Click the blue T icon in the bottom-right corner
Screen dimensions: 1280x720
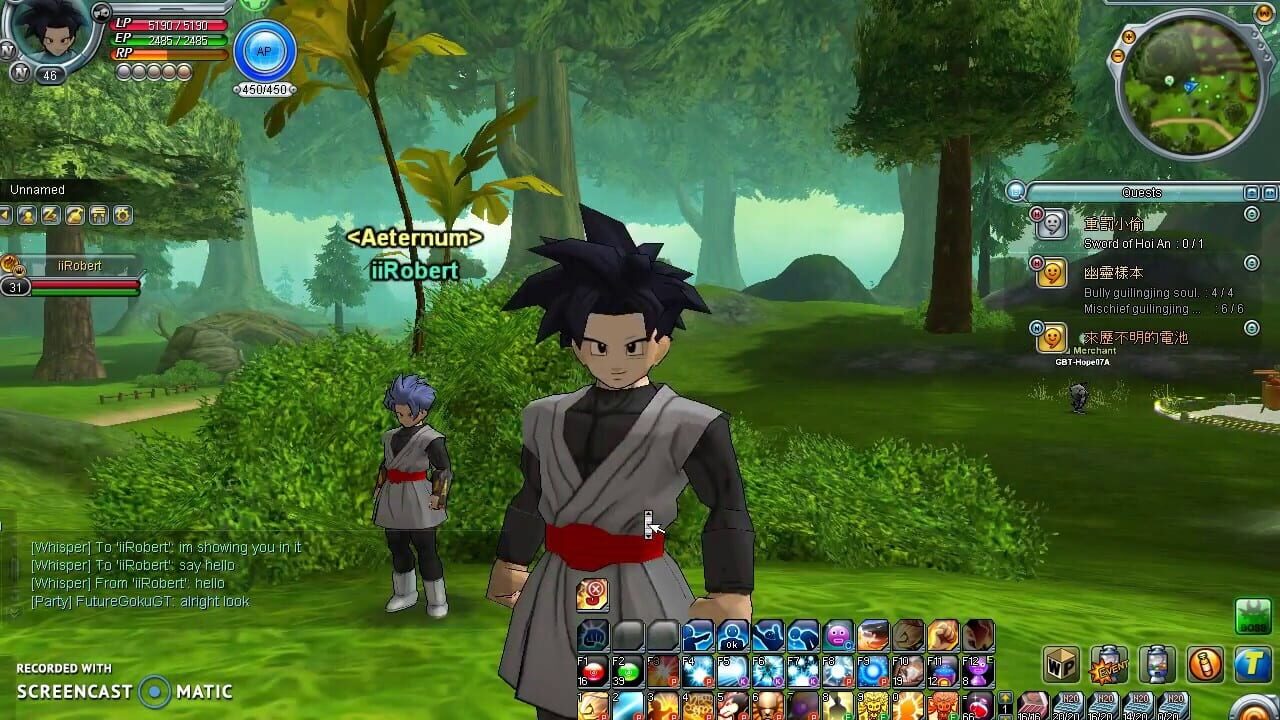tap(1251, 661)
